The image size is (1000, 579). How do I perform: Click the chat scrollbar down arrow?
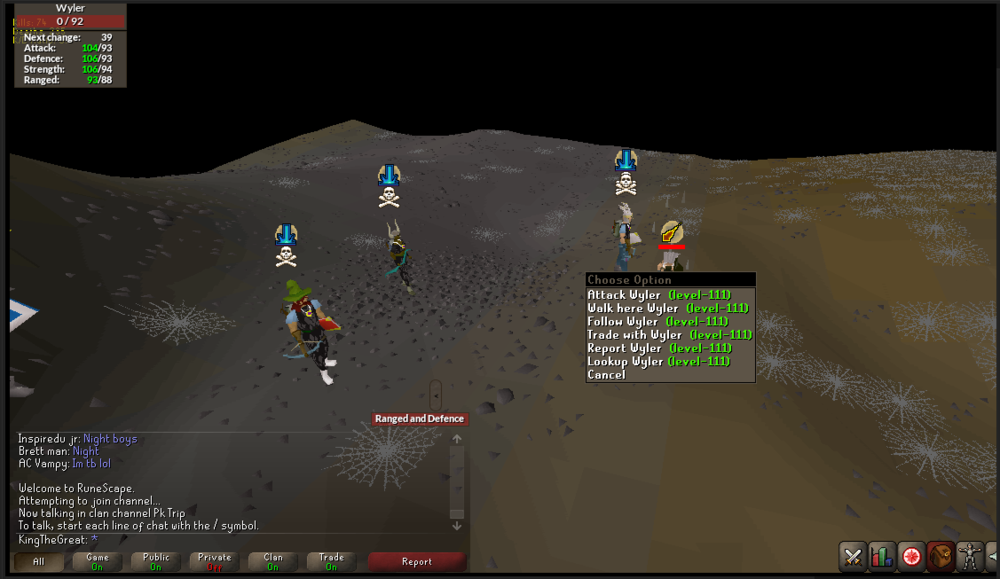coord(457,526)
